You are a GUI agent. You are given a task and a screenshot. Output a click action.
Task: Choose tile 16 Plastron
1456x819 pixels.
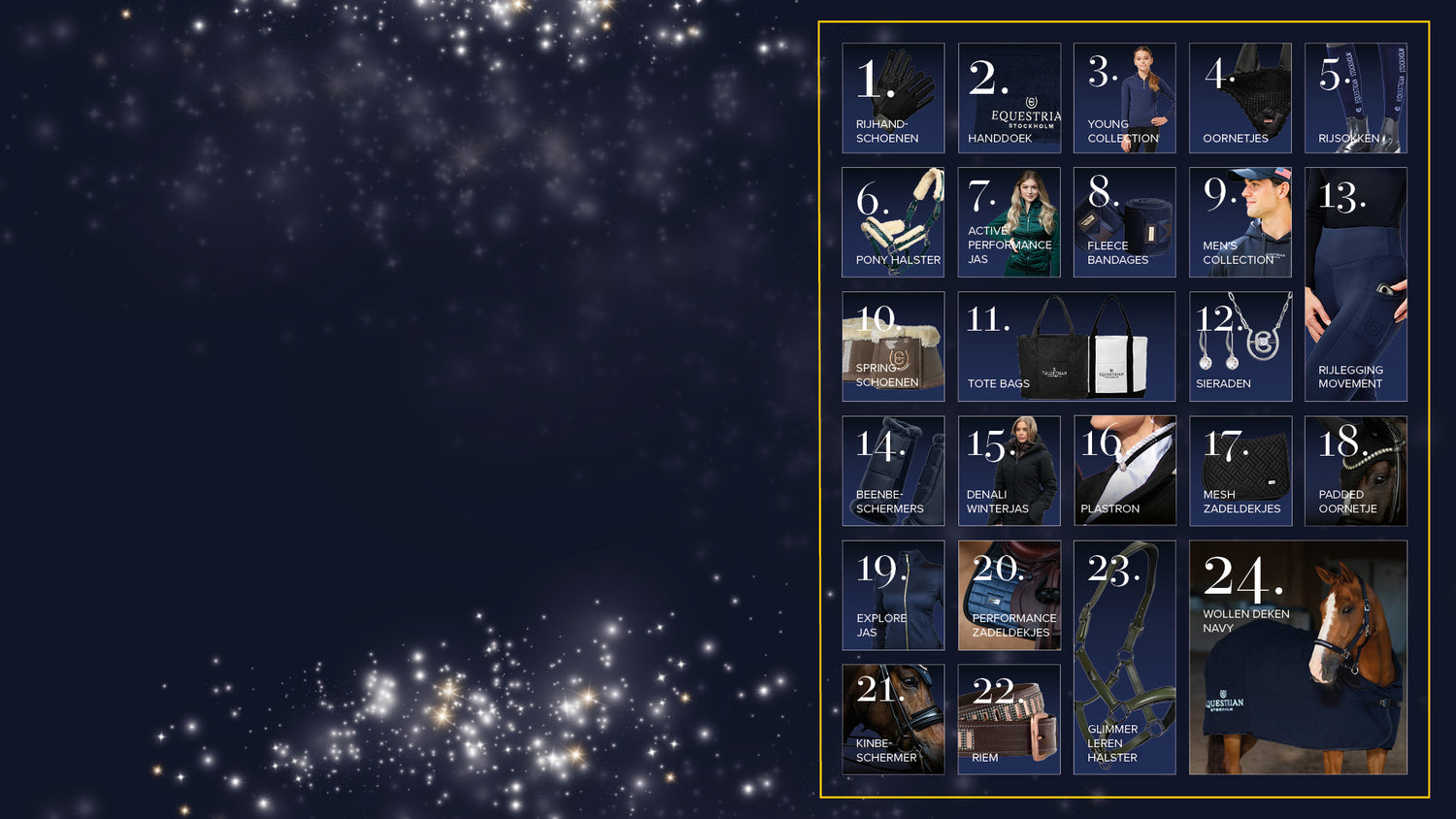coord(1124,471)
